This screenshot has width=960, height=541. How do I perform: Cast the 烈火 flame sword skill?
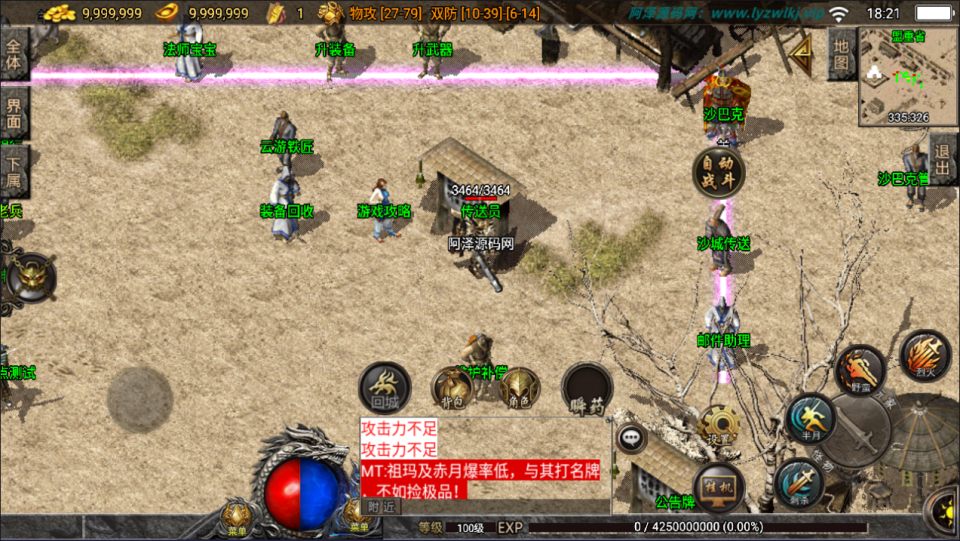click(924, 357)
